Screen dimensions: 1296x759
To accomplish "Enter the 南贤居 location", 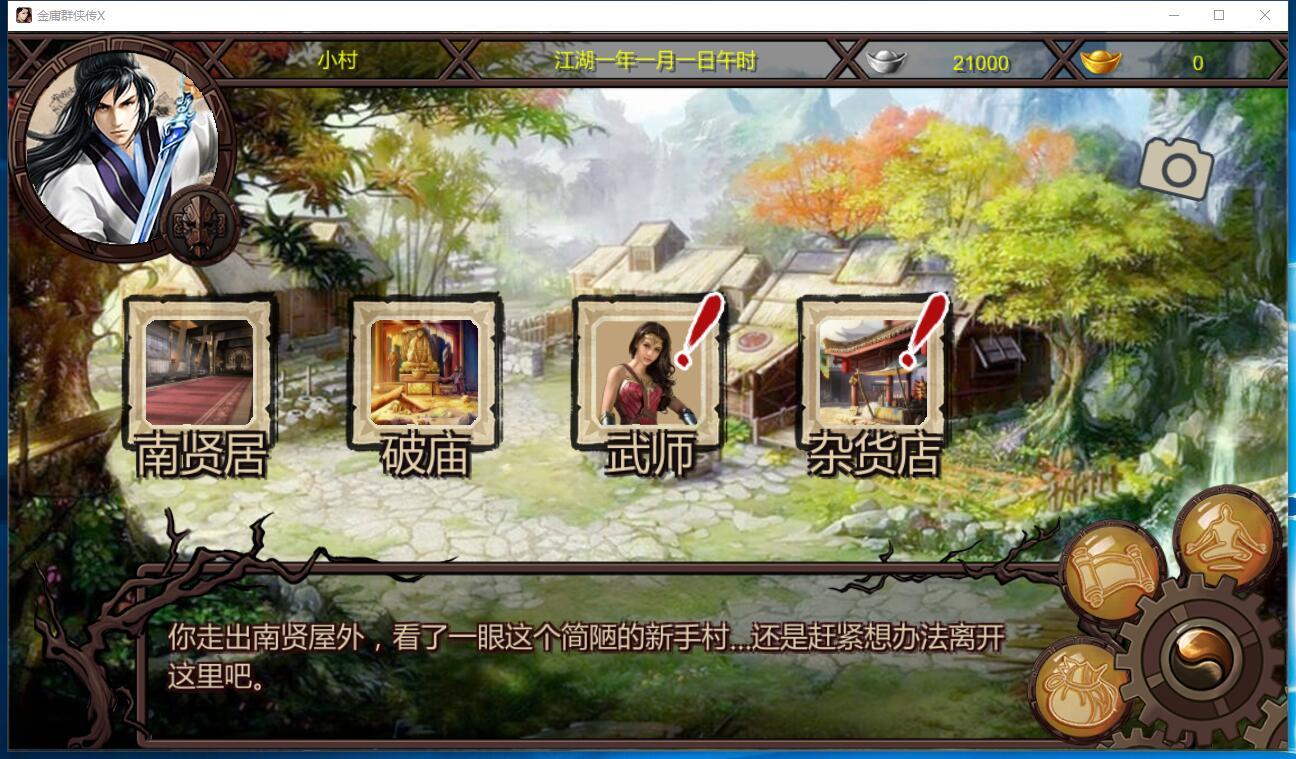I will coord(198,377).
